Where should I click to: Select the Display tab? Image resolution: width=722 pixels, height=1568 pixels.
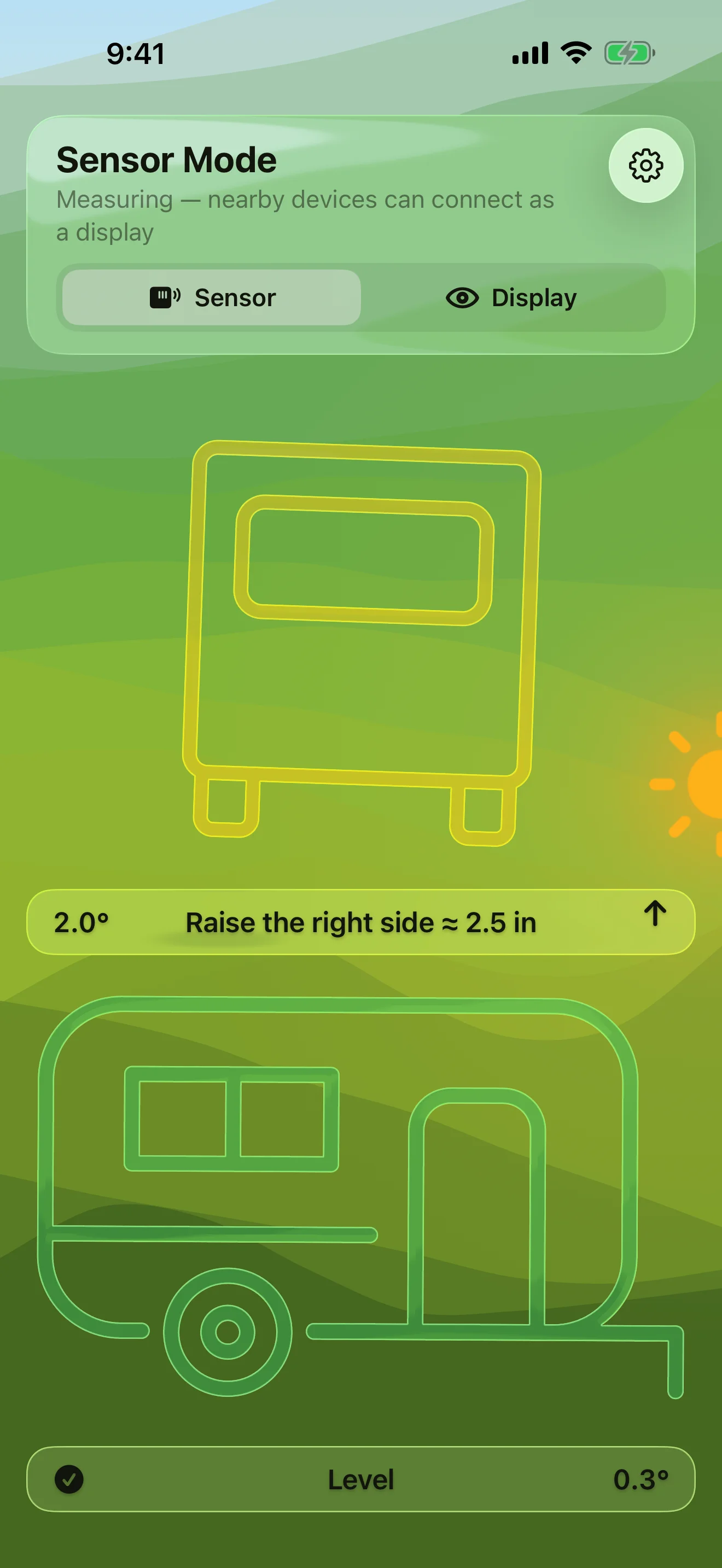513,297
